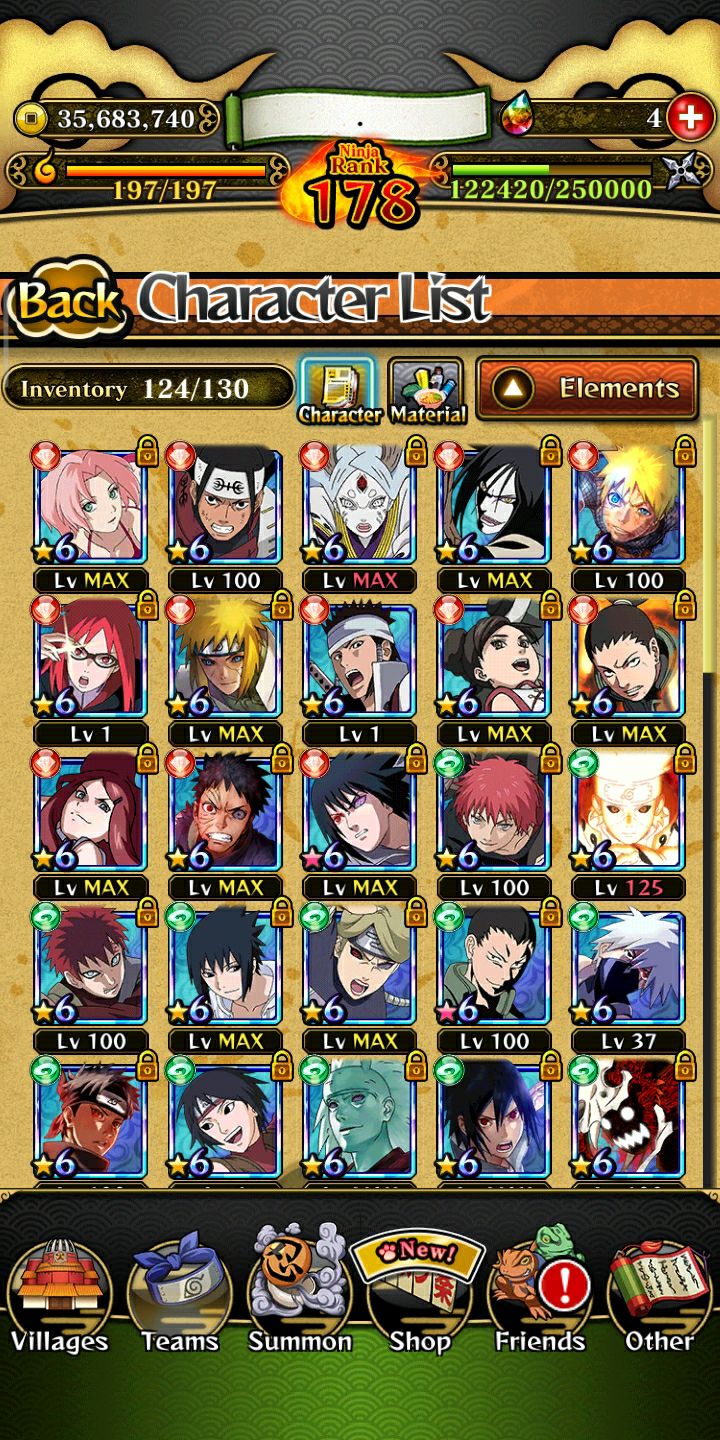
Task: Select the pink-haired Sakura character card
Action: [91, 506]
